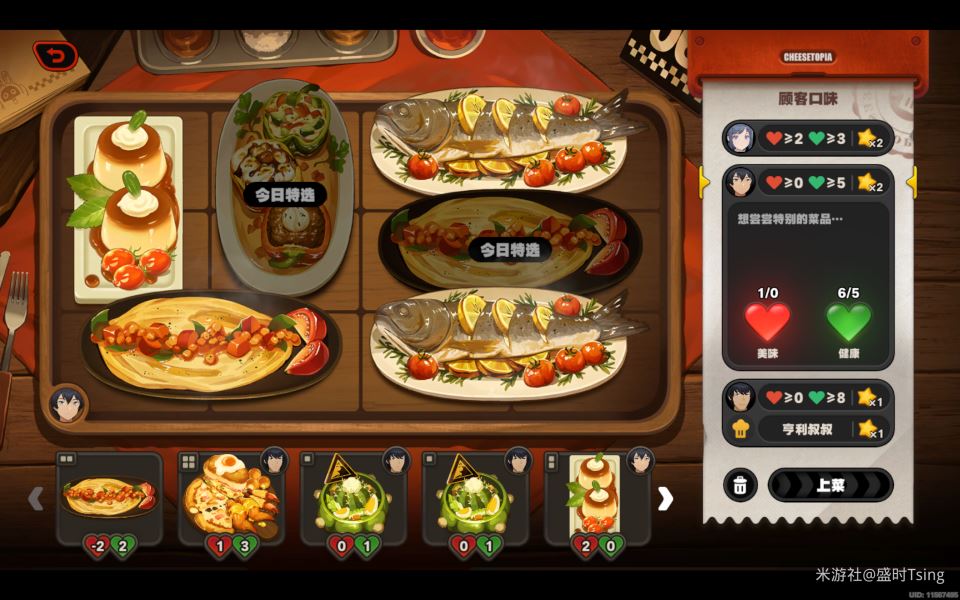Screen dimensions: 960x600
Task: Select the customer order requiring ≥2 and ≥3
Action: click(x=808, y=137)
